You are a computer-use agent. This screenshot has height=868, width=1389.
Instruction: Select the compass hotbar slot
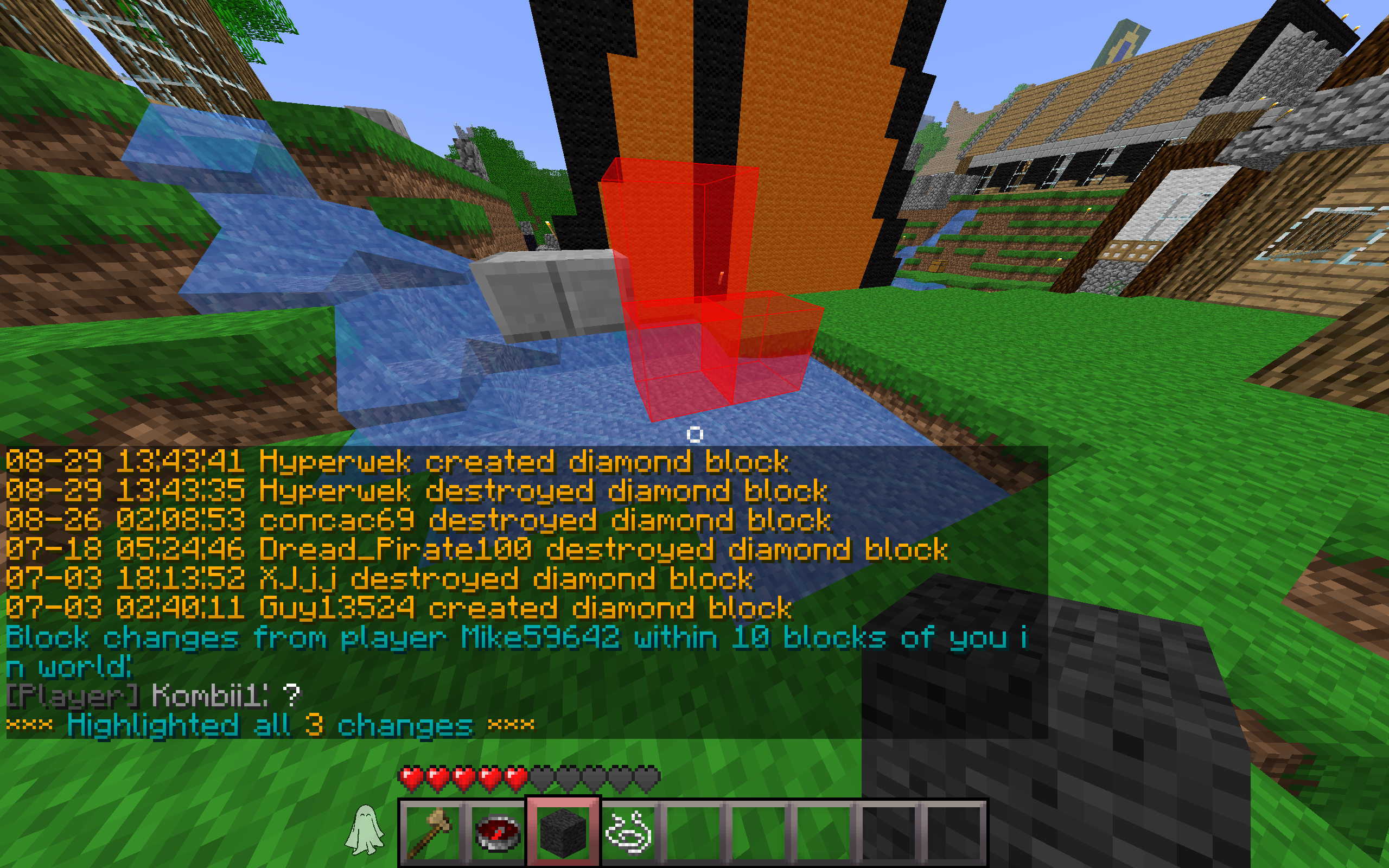pos(498,831)
